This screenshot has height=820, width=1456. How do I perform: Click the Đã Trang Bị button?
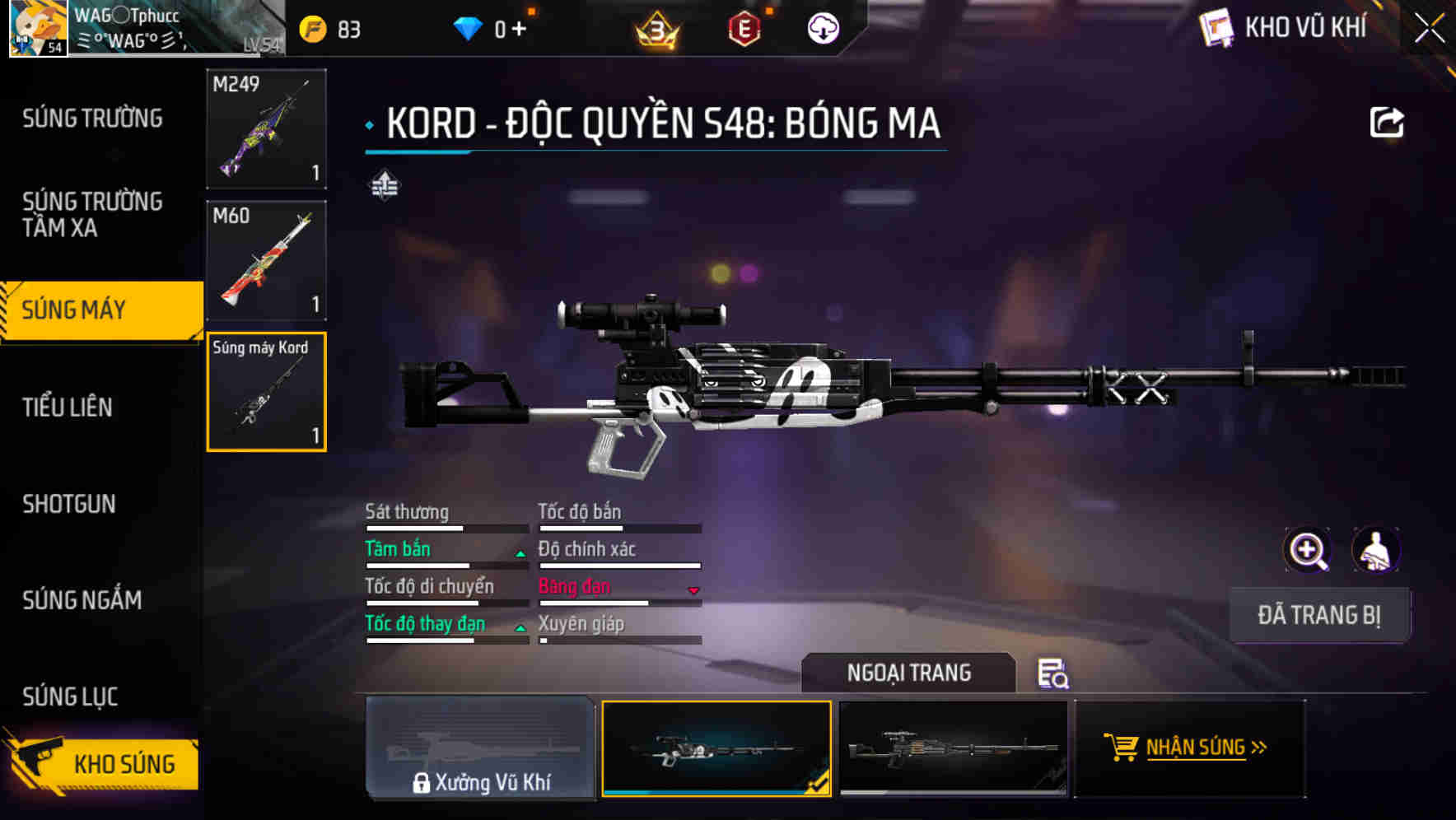click(x=1318, y=615)
